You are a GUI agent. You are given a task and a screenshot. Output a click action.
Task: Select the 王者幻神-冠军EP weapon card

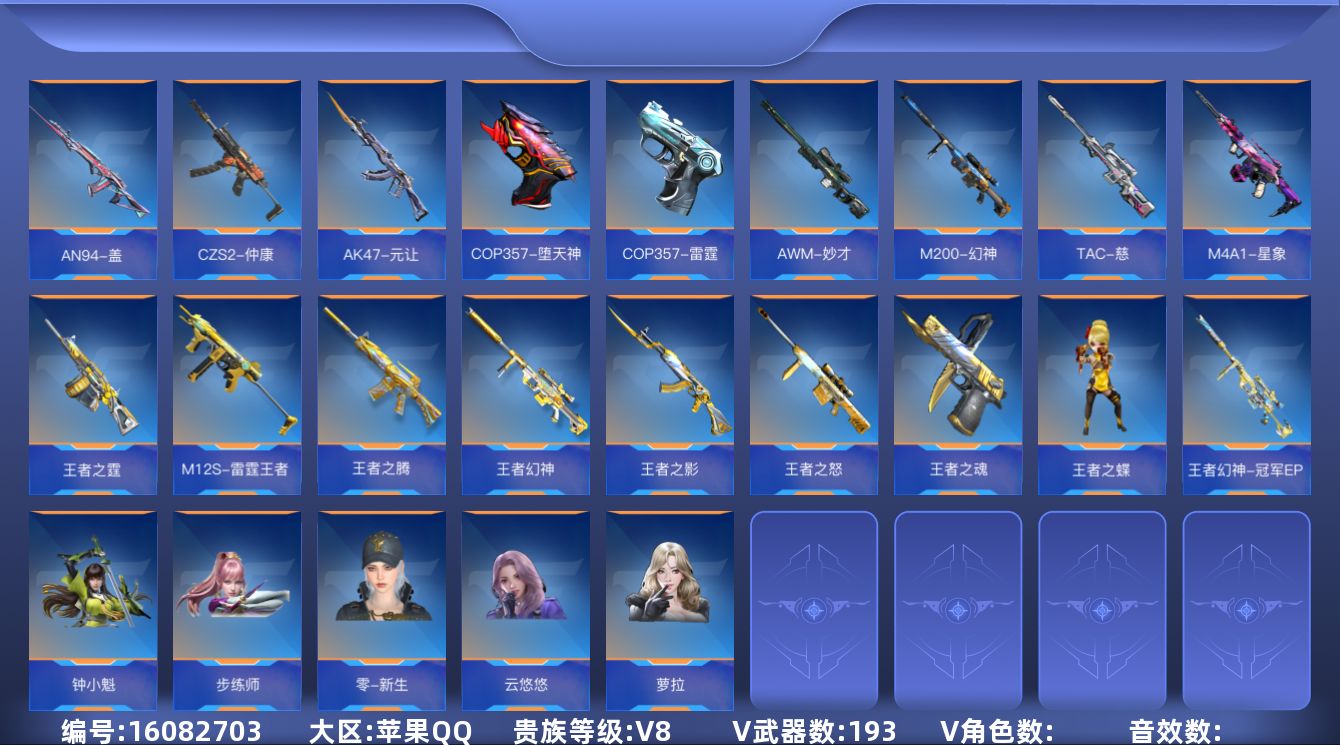1246,395
